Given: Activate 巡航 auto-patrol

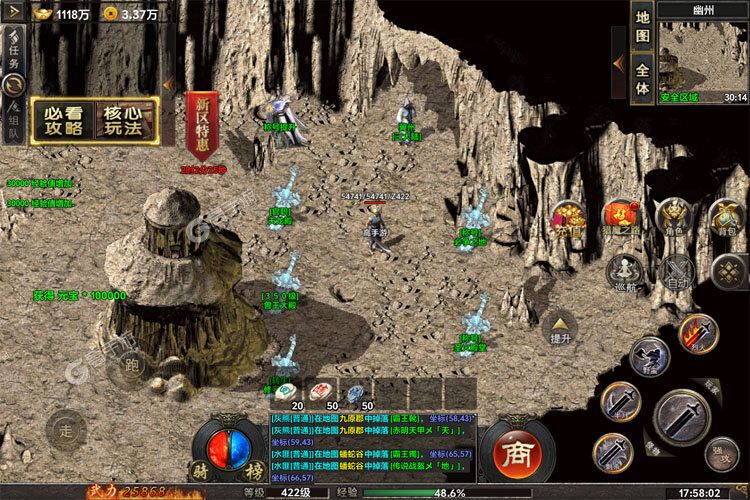Looking at the screenshot, I should tap(624, 270).
